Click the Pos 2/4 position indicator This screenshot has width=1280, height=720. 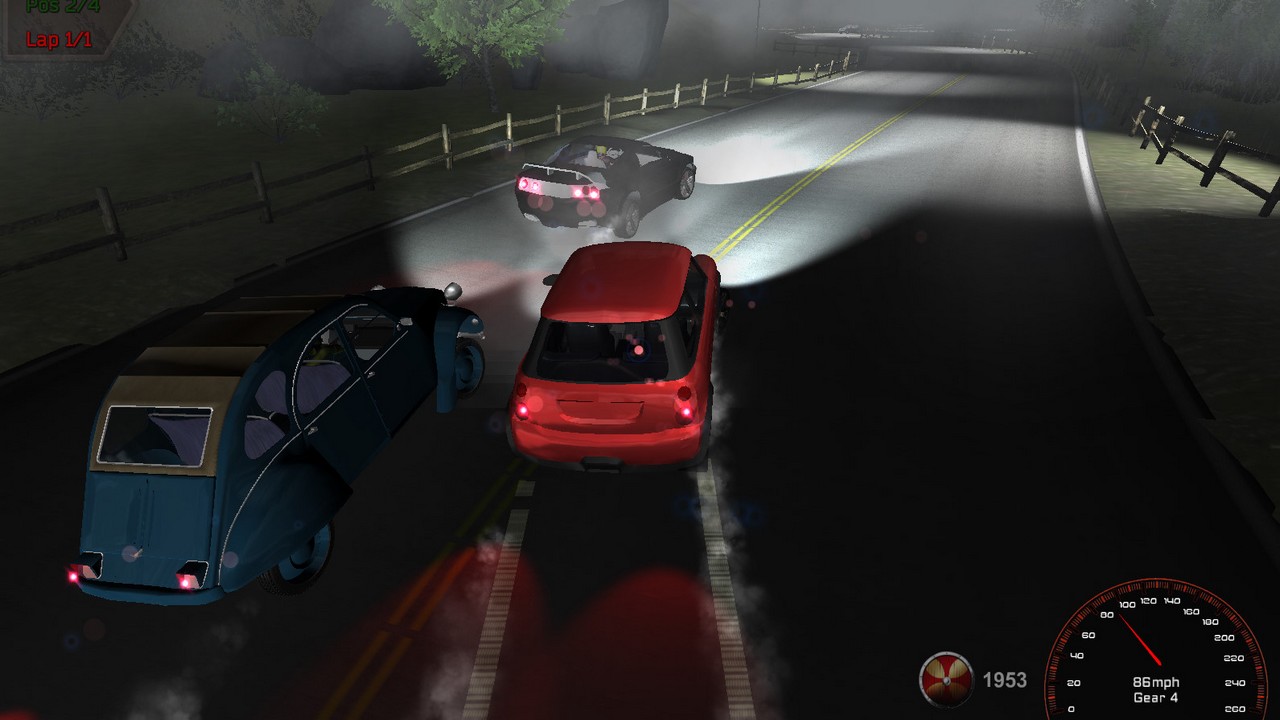[x=63, y=7]
